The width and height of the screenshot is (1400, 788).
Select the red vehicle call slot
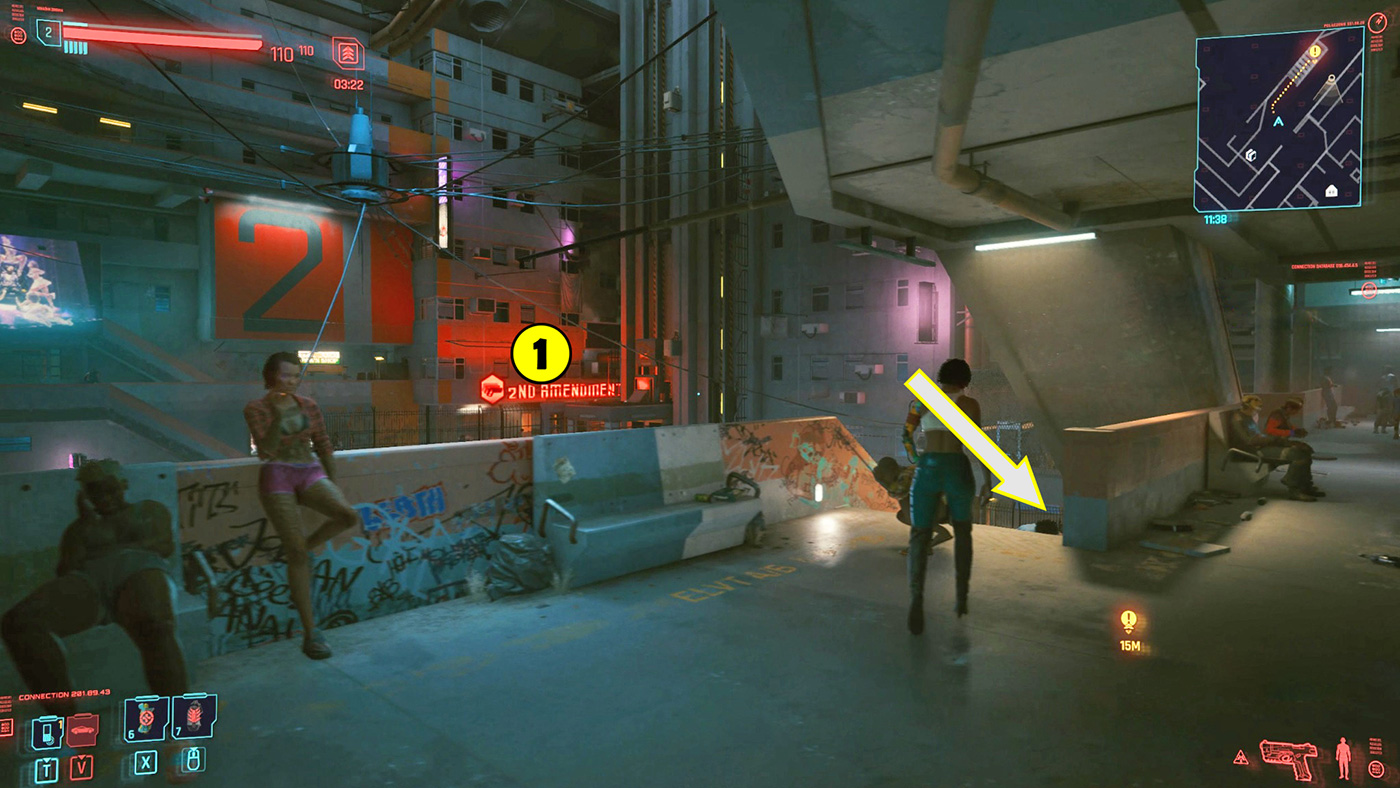coord(82,731)
